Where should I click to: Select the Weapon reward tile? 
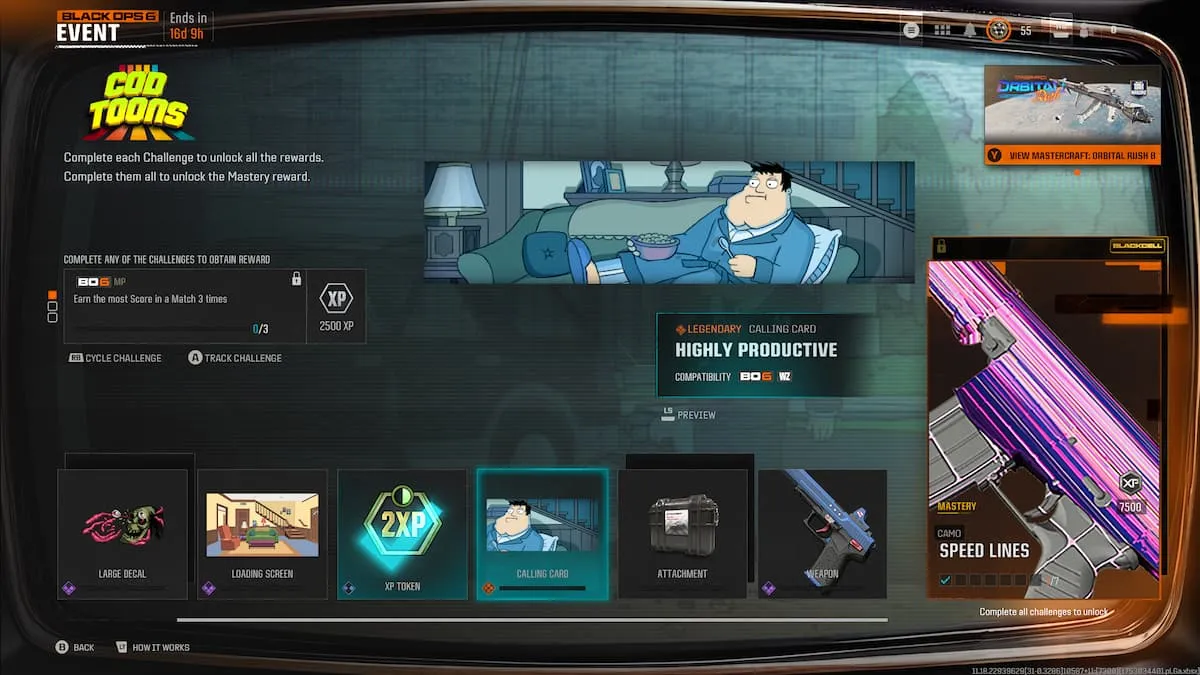click(822, 534)
